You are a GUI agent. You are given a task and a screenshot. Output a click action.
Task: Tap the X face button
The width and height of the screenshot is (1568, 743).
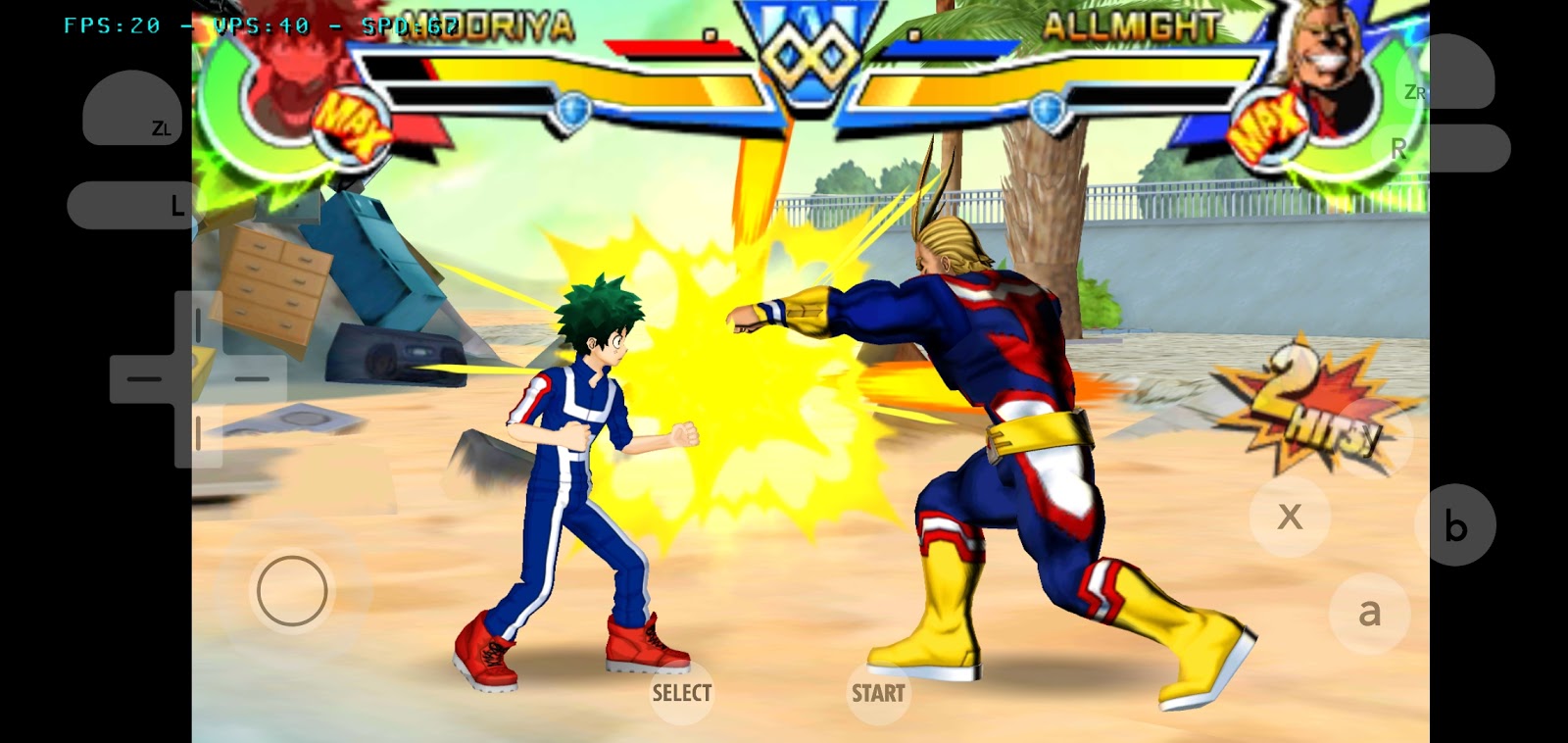(x=1290, y=517)
